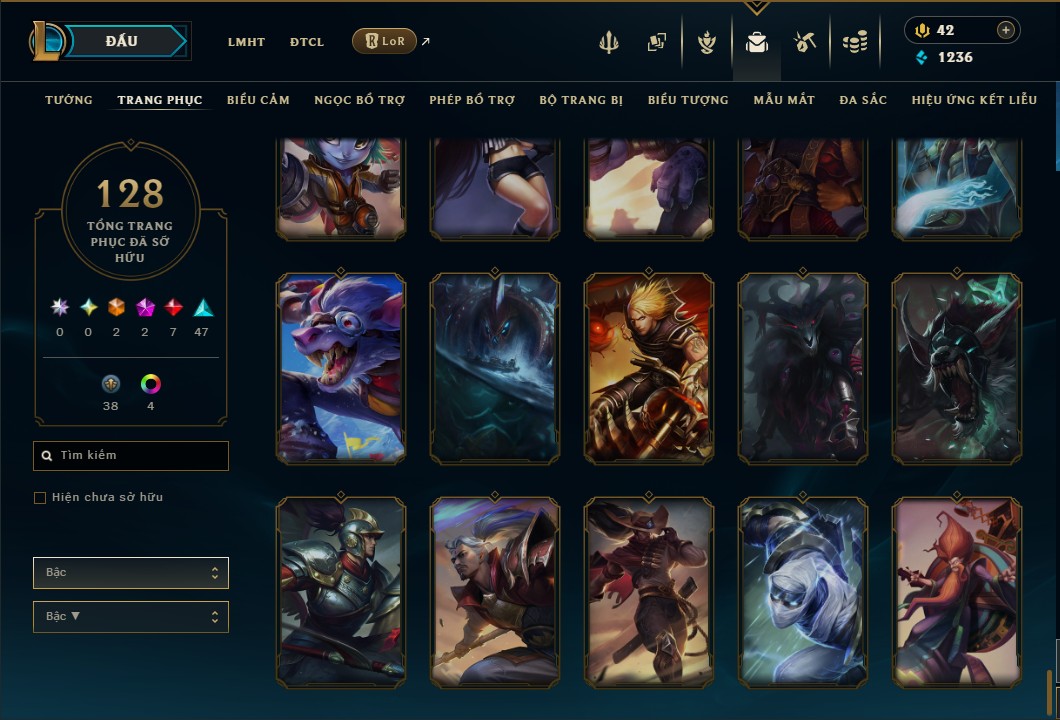Click the ĐẤU play button
Viewport: 1060px width, 720px height.
point(122,41)
